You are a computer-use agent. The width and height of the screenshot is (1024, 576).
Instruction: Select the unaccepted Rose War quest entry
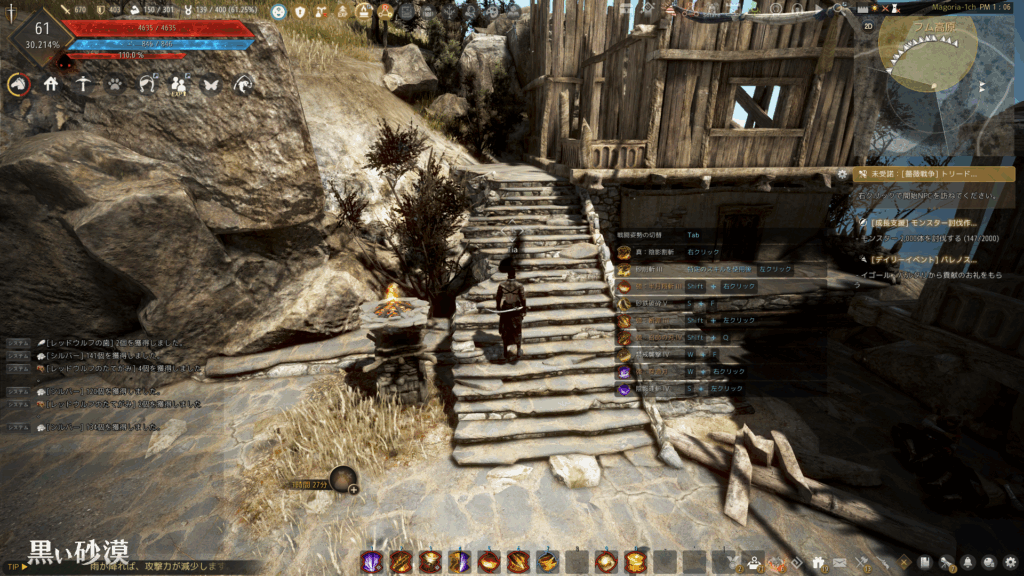point(930,174)
